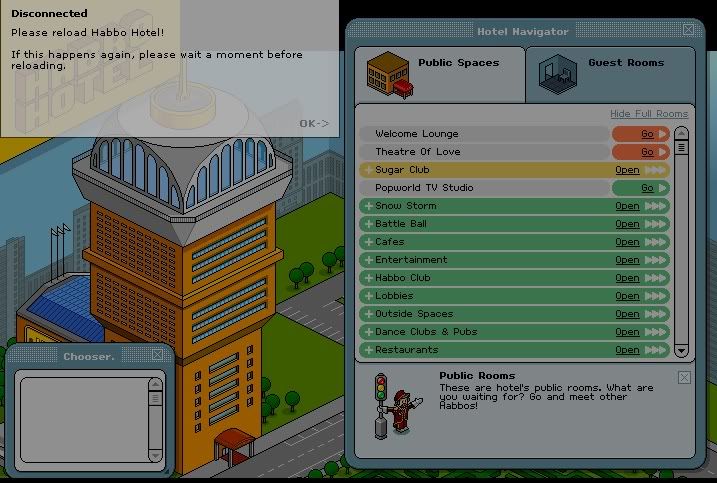Viewport: 717px width, 483px height.
Task: Enter the Theatre Of Love room
Action: pos(647,152)
